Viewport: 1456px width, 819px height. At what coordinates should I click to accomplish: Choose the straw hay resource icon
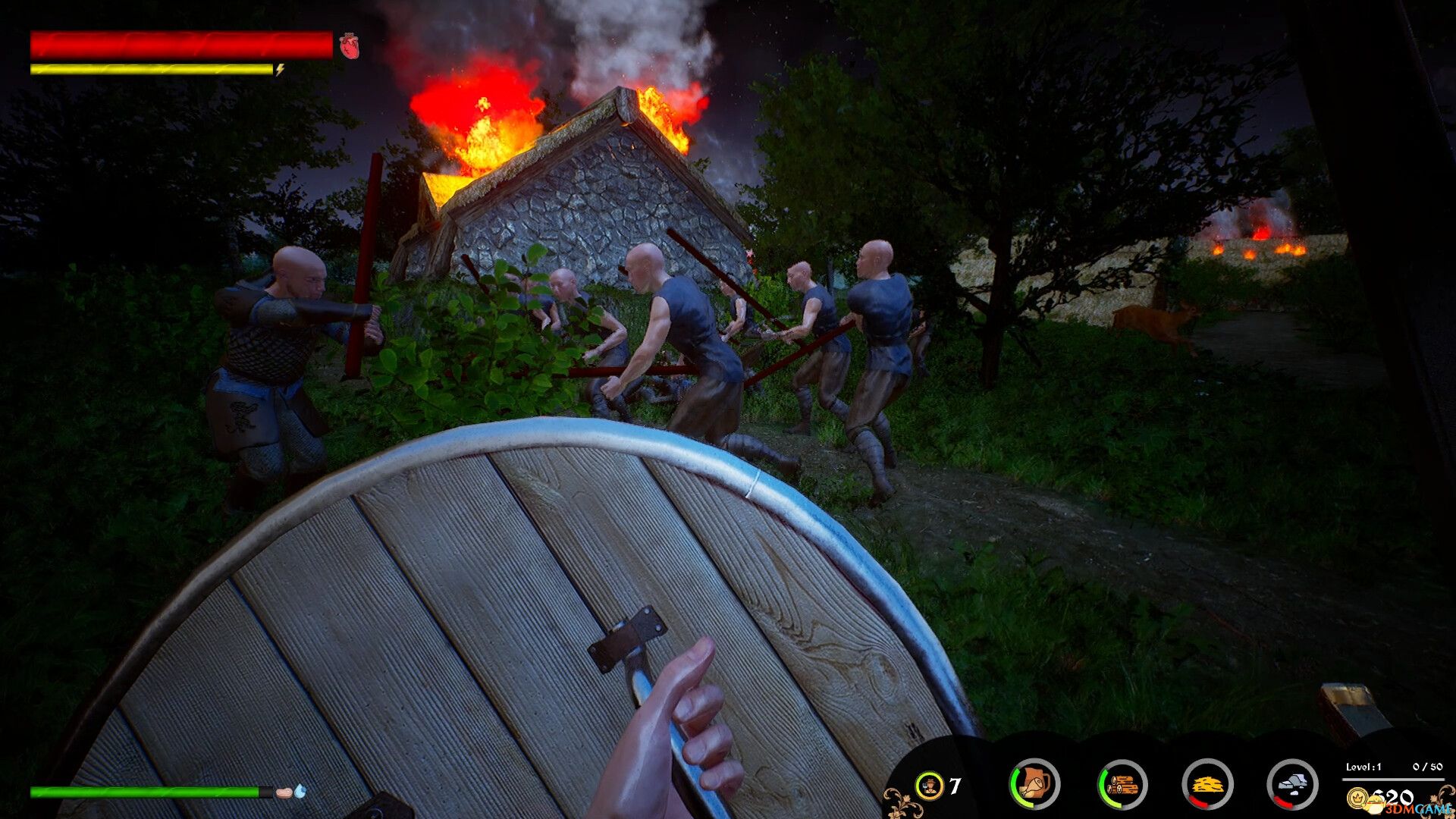tap(1207, 784)
